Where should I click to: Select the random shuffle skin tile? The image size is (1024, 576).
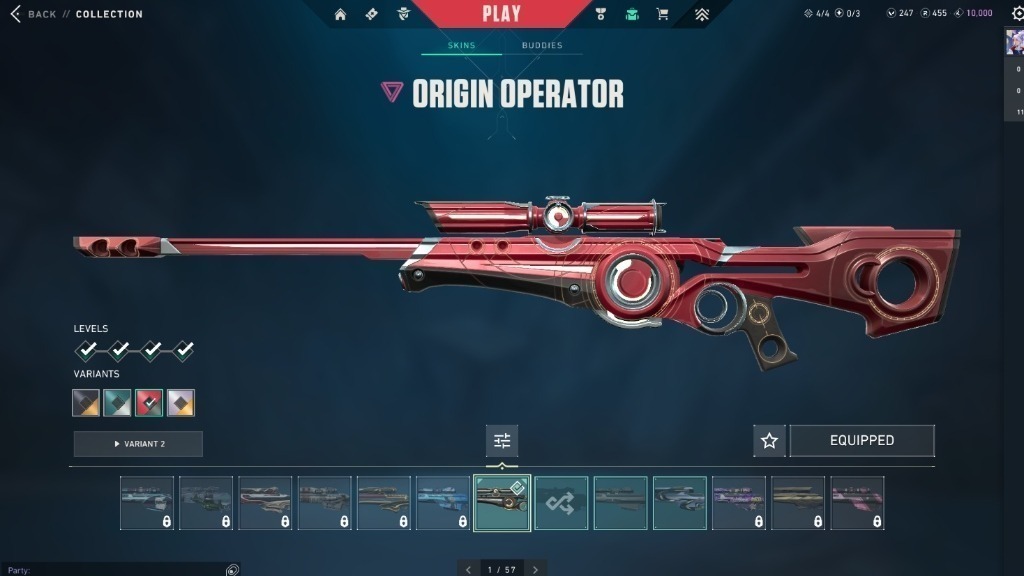[x=561, y=503]
